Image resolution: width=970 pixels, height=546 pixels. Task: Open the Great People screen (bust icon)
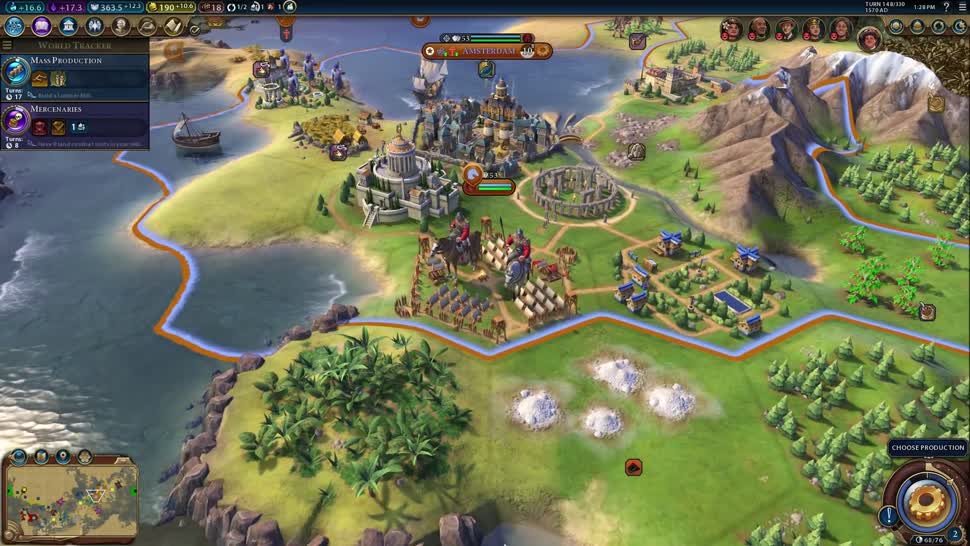pos(121,26)
